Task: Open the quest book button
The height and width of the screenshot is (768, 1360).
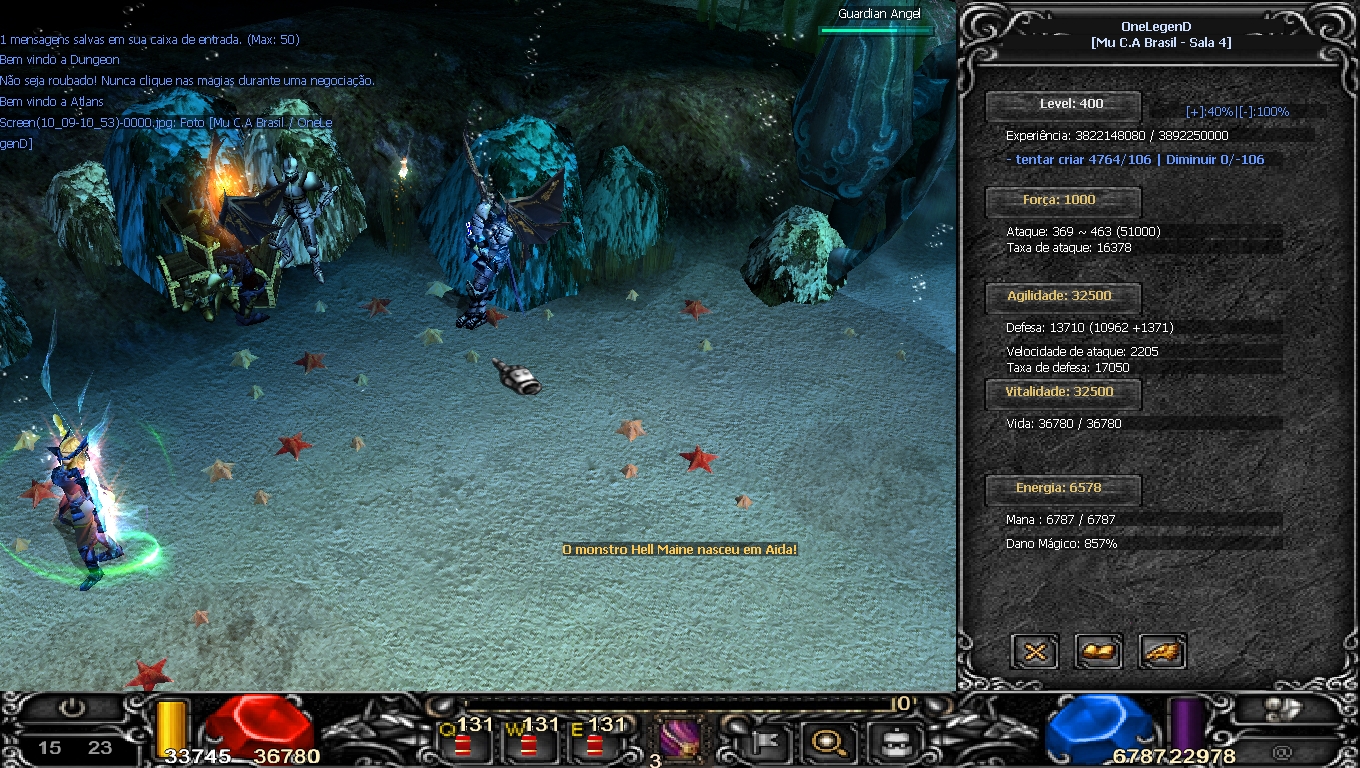Action: point(1098,652)
